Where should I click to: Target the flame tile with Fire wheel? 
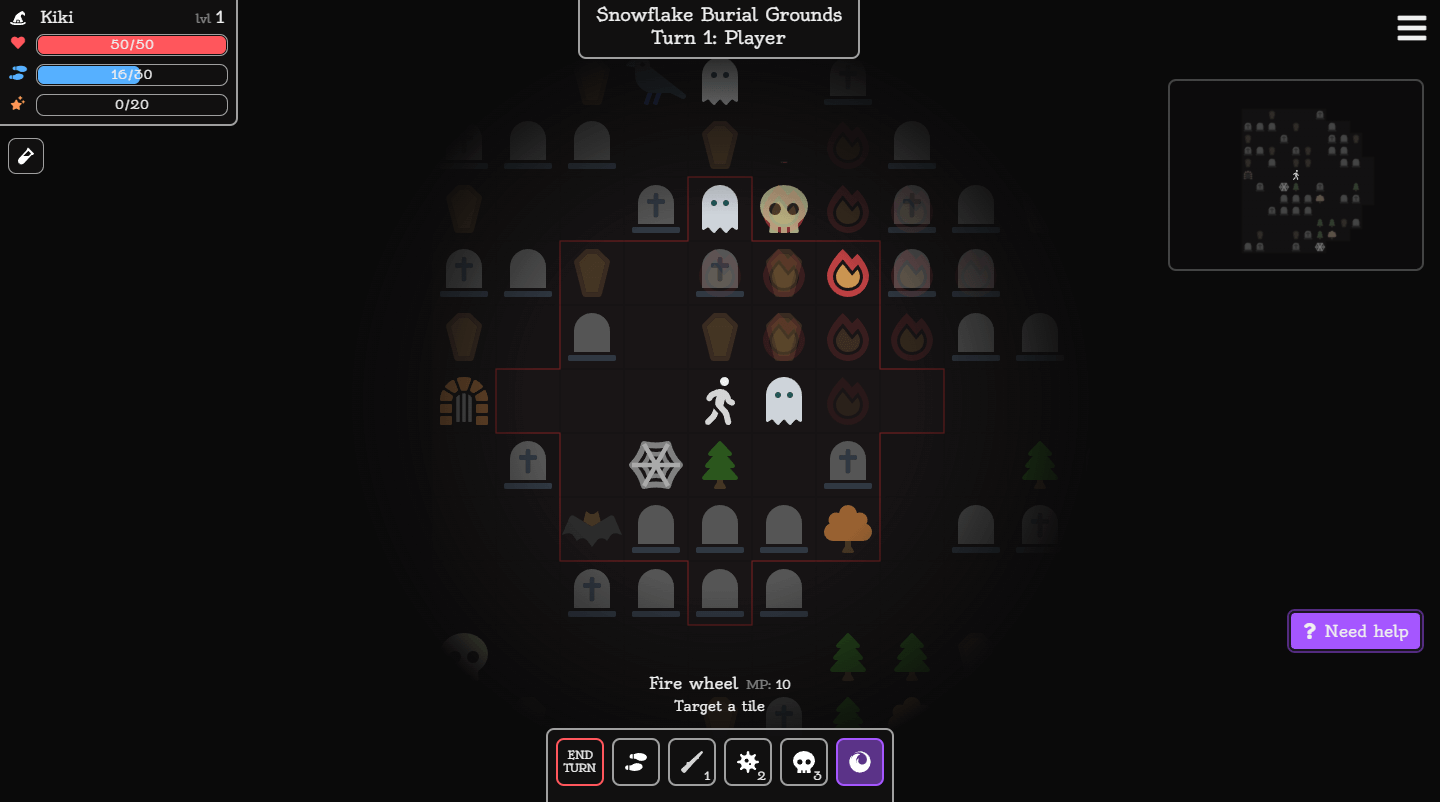847,273
